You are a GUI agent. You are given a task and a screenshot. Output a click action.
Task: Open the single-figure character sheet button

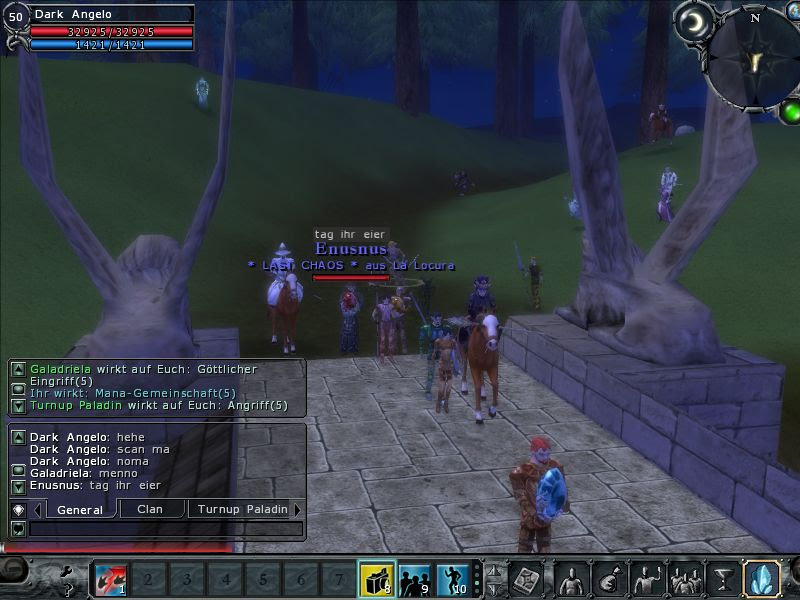pyautogui.click(x=571, y=578)
